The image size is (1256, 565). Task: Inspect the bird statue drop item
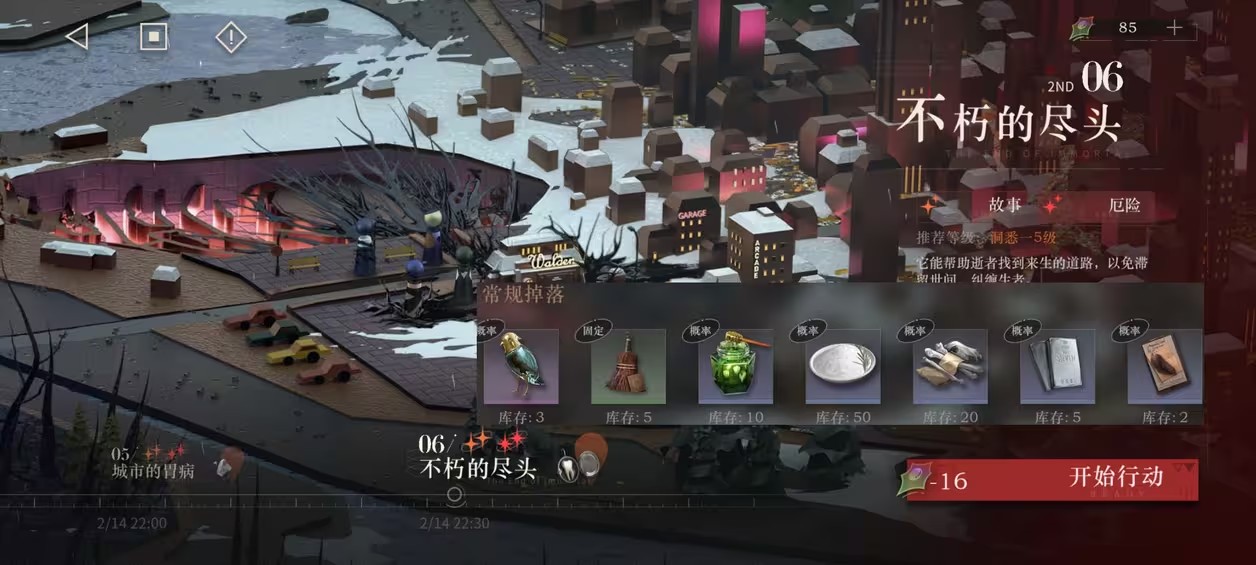520,366
